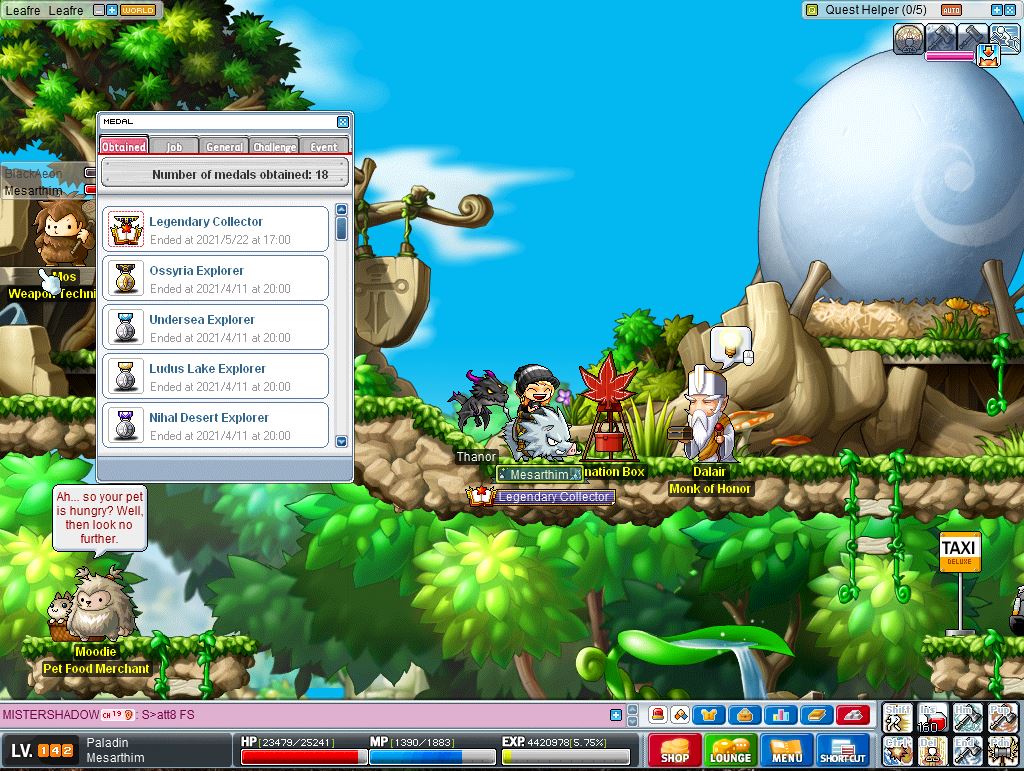Select the Legendary Collector medal row
This screenshot has width=1024, height=771.
[x=216, y=229]
